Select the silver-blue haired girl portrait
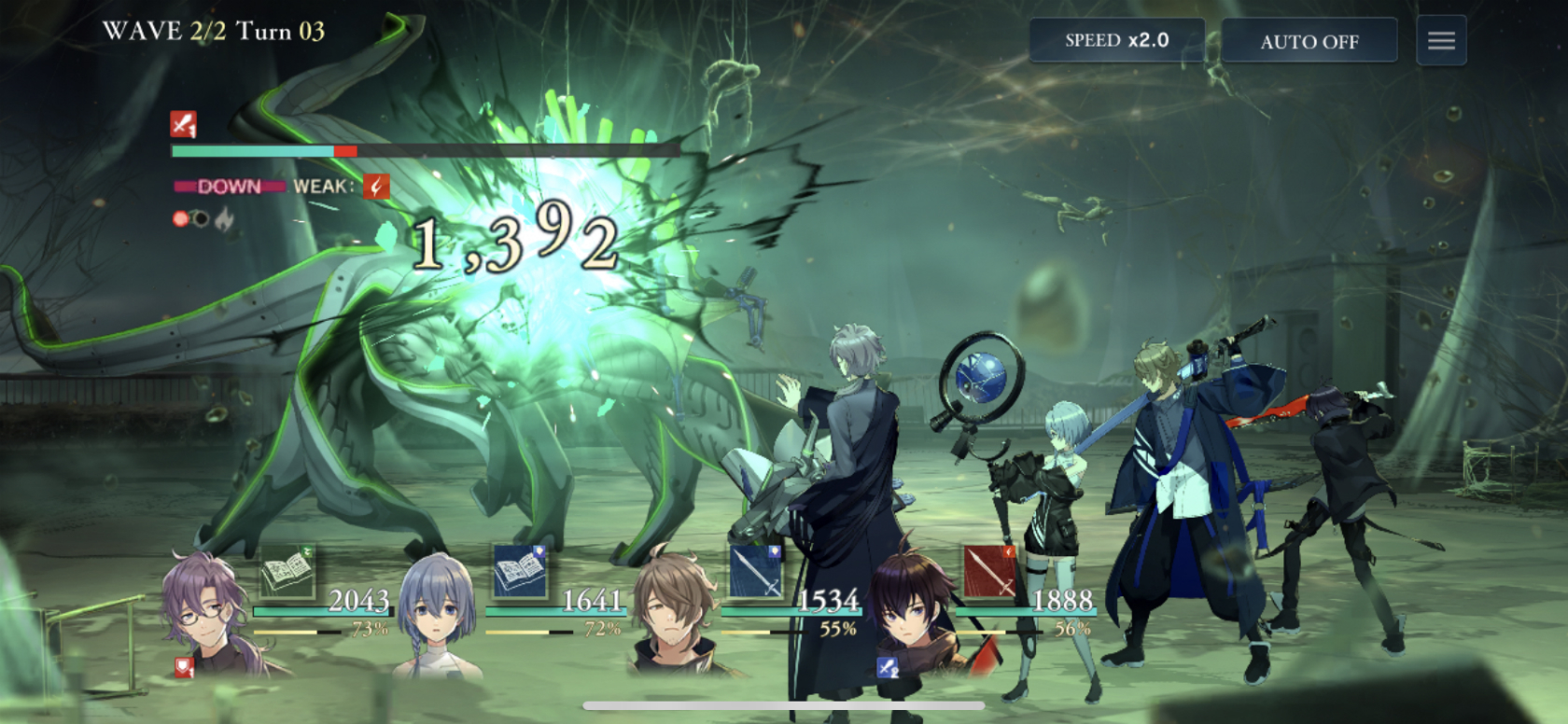The height and width of the screenshot is (724, 1568). tap(437, 611)
